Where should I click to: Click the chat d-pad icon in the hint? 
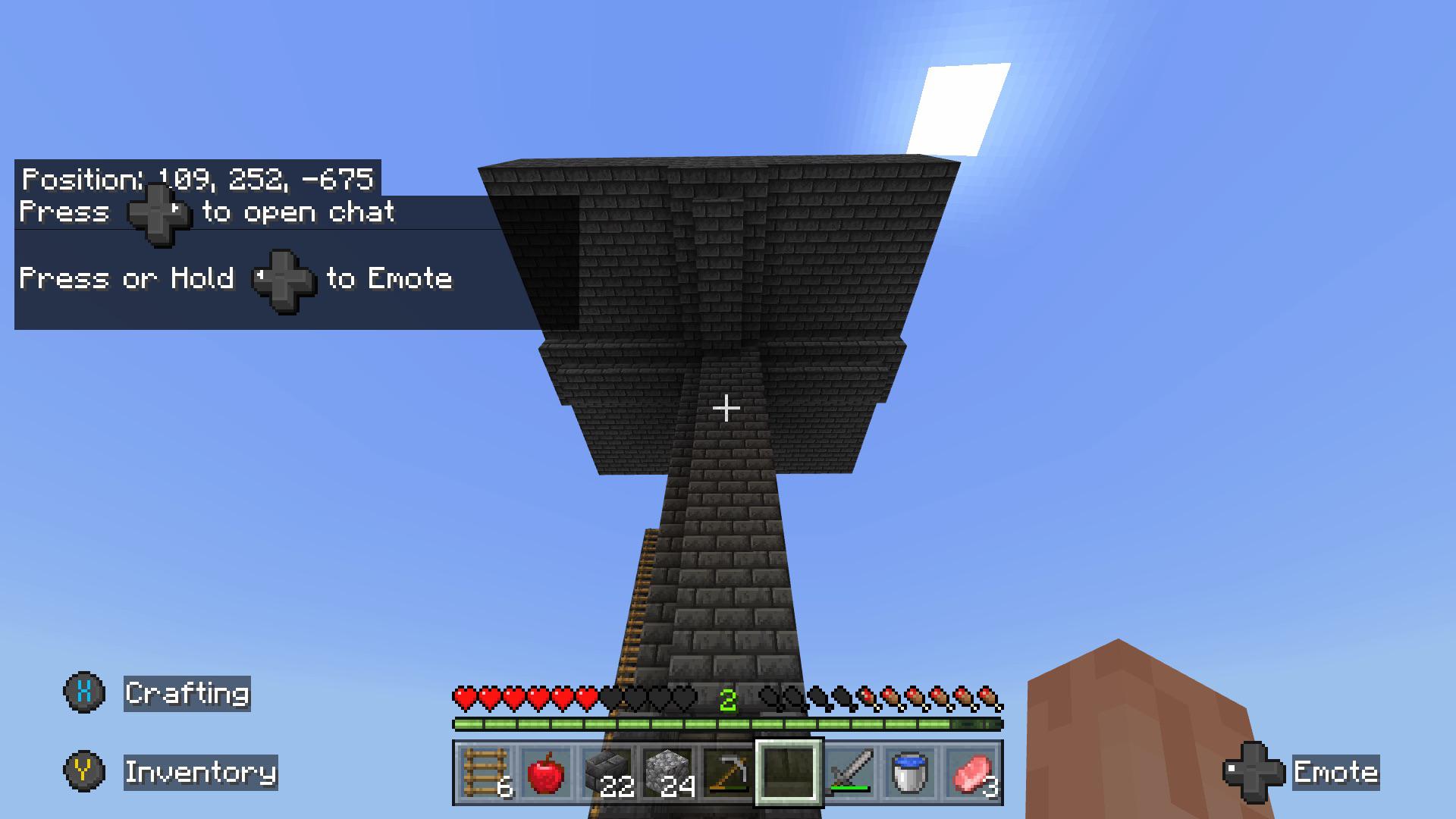click(161, 215)
